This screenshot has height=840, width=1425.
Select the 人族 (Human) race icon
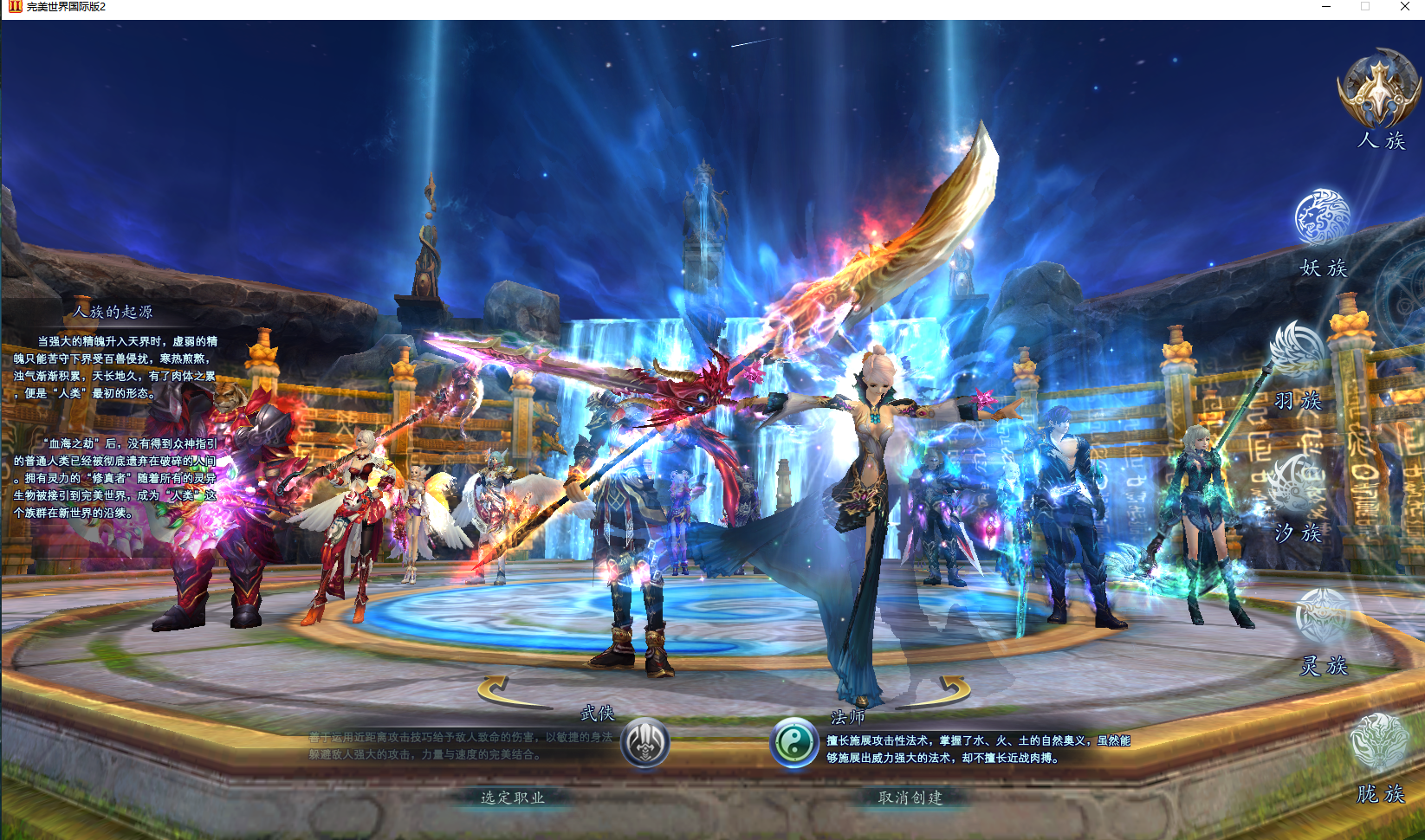click(x=1376, y=91)
